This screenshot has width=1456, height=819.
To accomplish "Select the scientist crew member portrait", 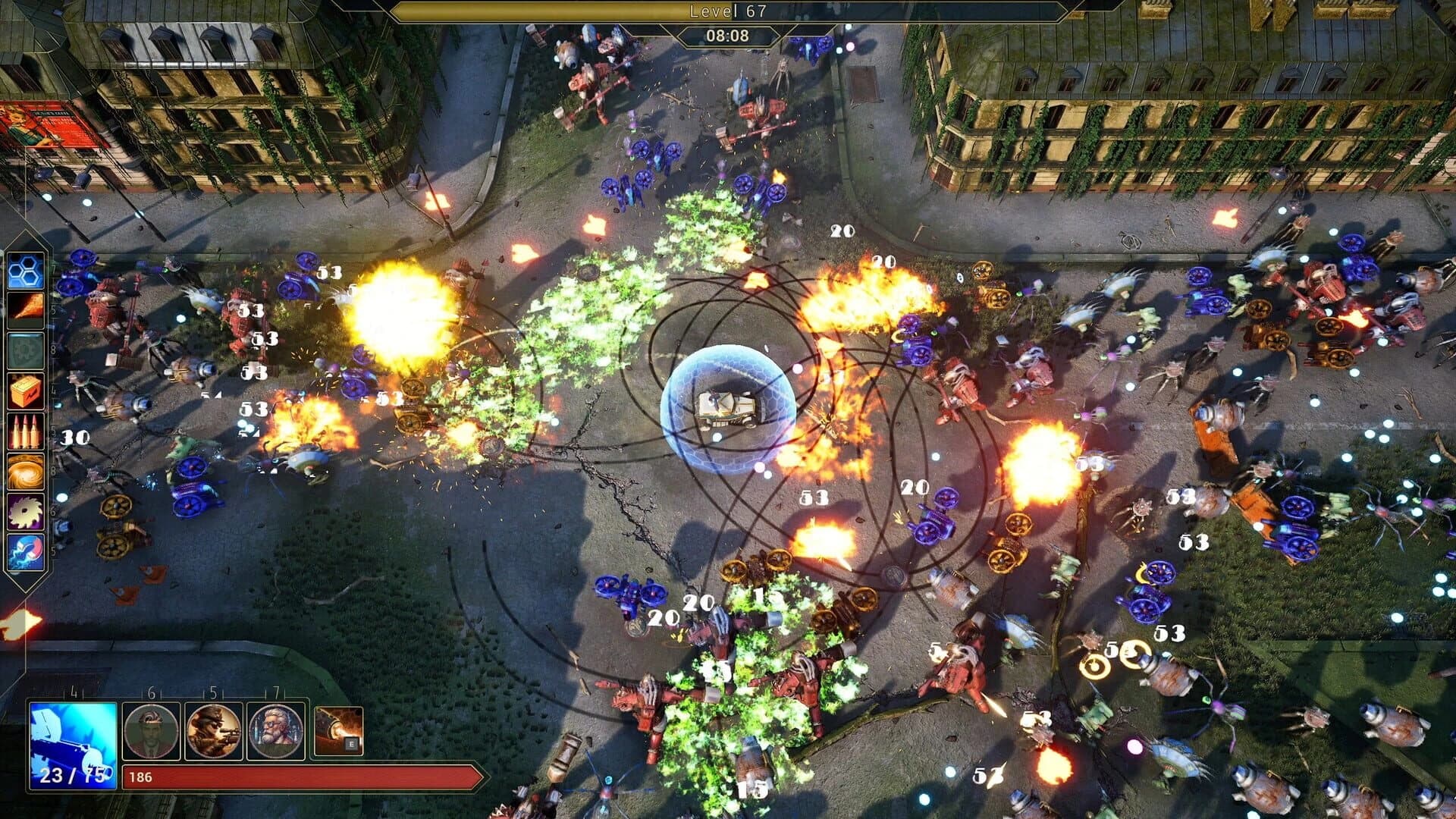I will (x=151, y=732).
